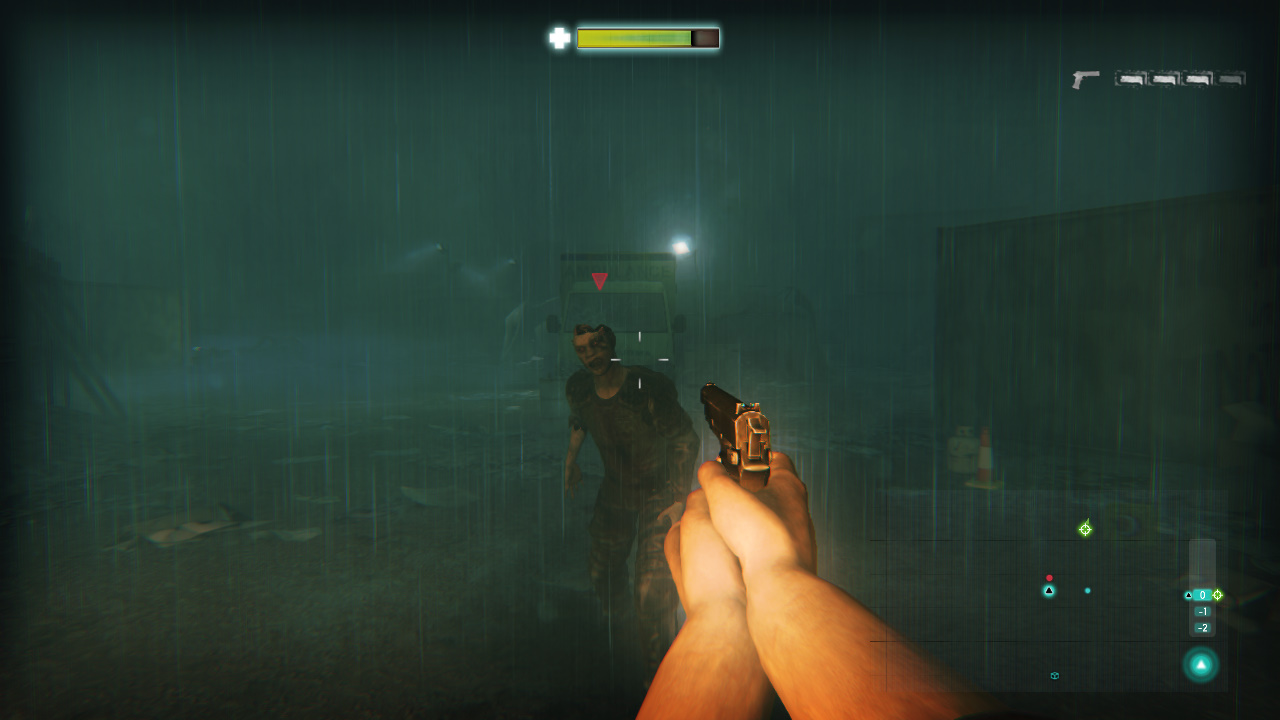1280x720 pixels.
Task: Select floor 0 on the map level selector
Action: coord(1202,595)
